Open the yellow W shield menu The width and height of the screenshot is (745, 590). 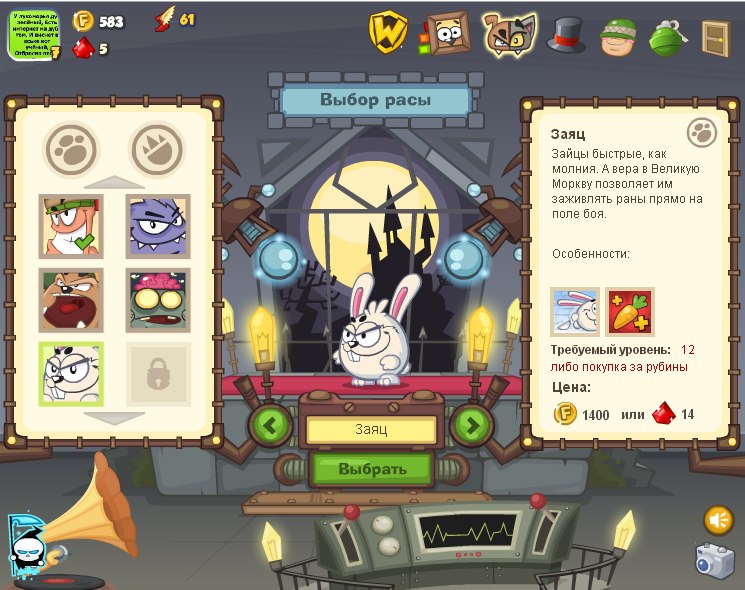click(388, 32)
